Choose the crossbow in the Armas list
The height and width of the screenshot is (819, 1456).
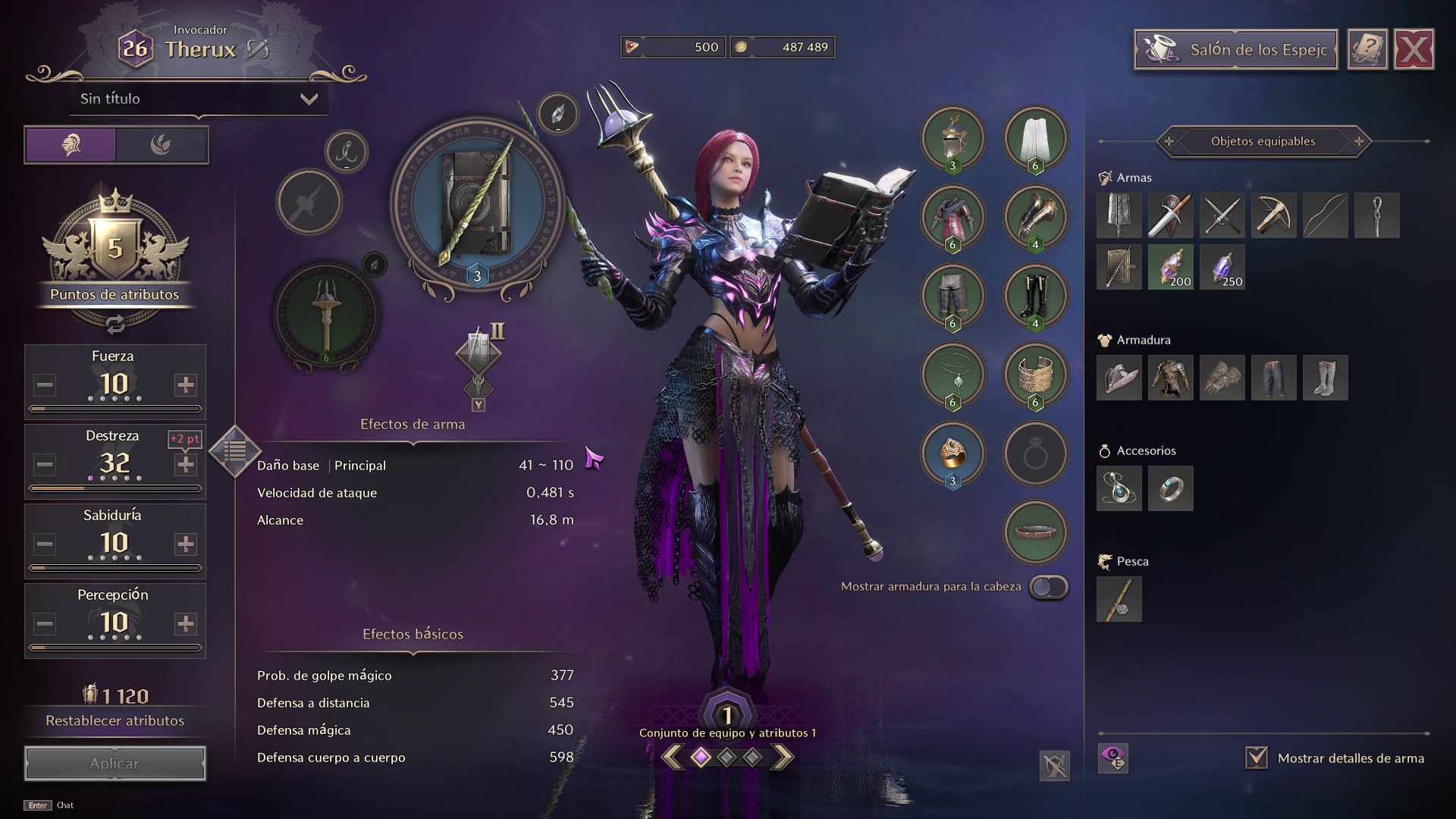tap(1273, 215)
